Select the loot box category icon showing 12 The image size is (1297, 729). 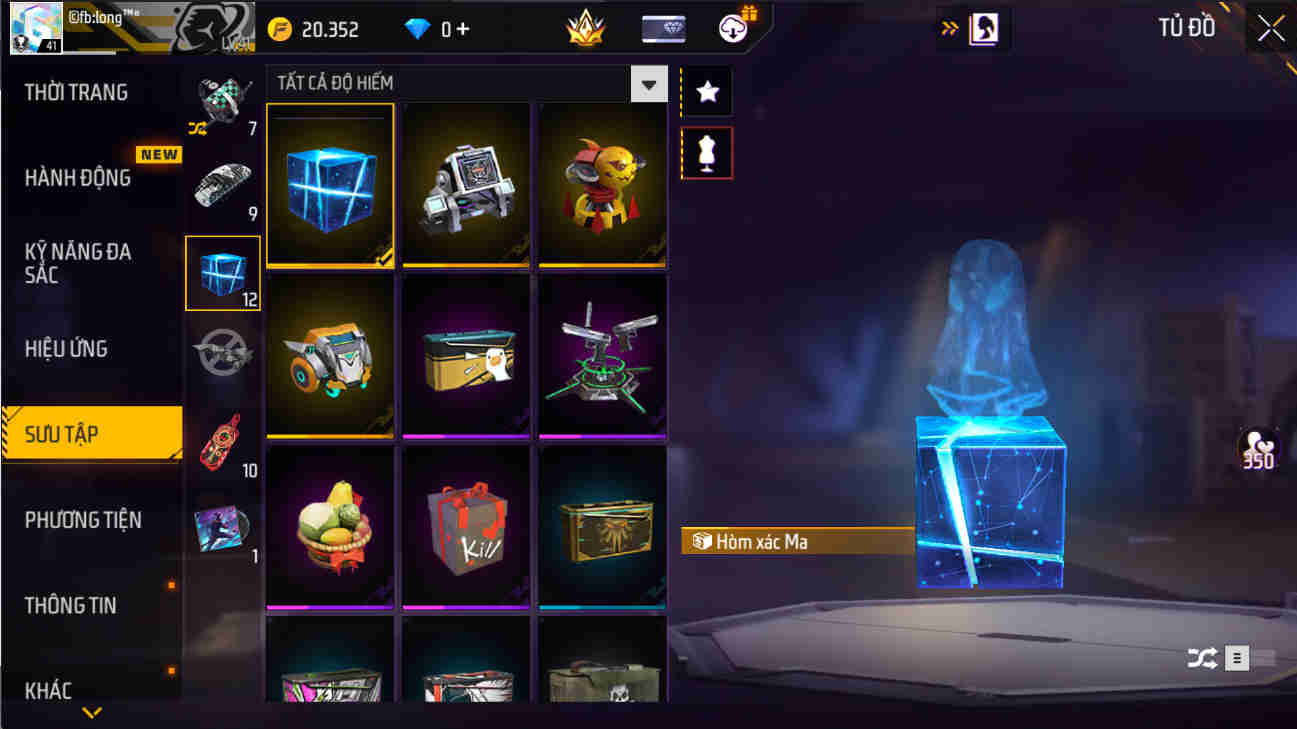[222, 272]
